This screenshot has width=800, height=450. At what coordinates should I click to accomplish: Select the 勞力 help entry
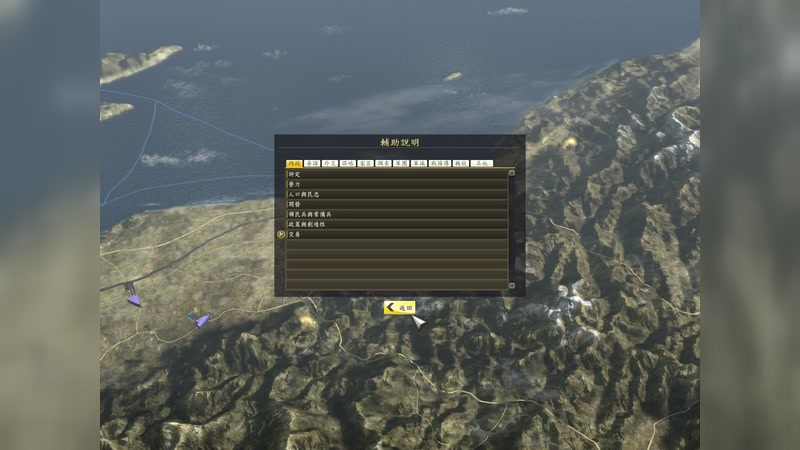click(396, 184)
